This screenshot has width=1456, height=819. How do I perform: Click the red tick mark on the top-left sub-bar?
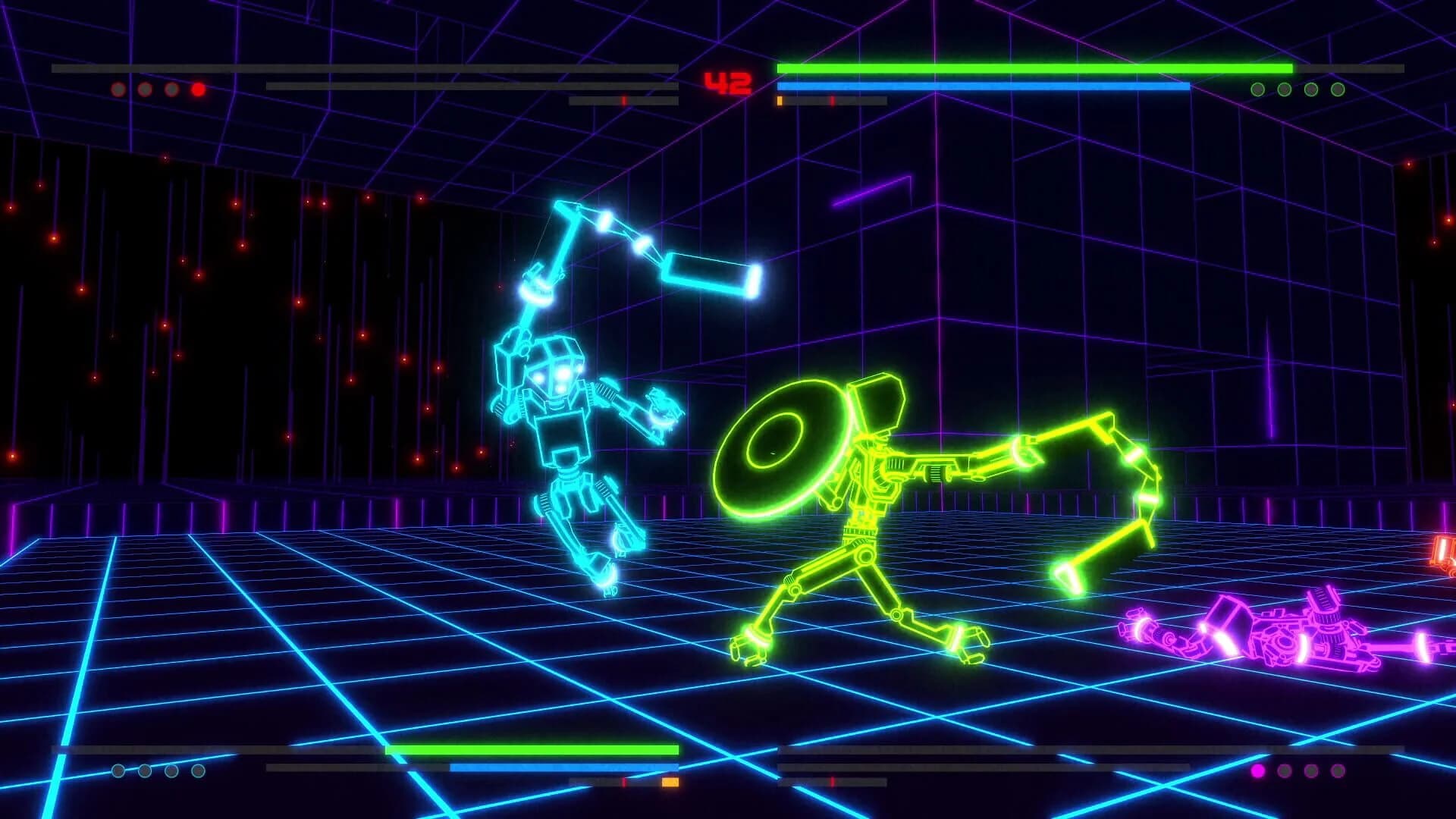[x=624, y=101]
